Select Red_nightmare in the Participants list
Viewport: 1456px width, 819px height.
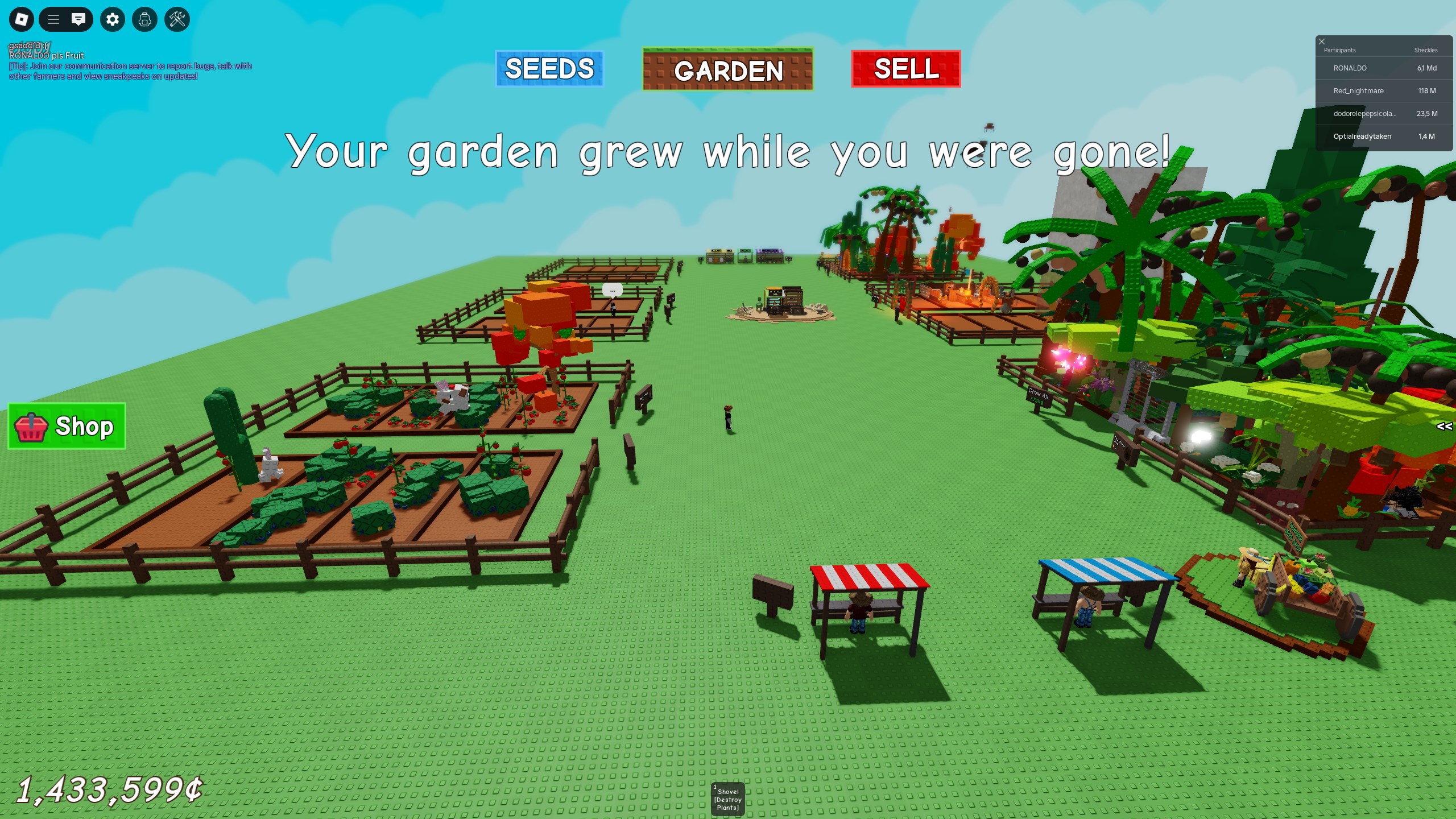(1382, 90)
